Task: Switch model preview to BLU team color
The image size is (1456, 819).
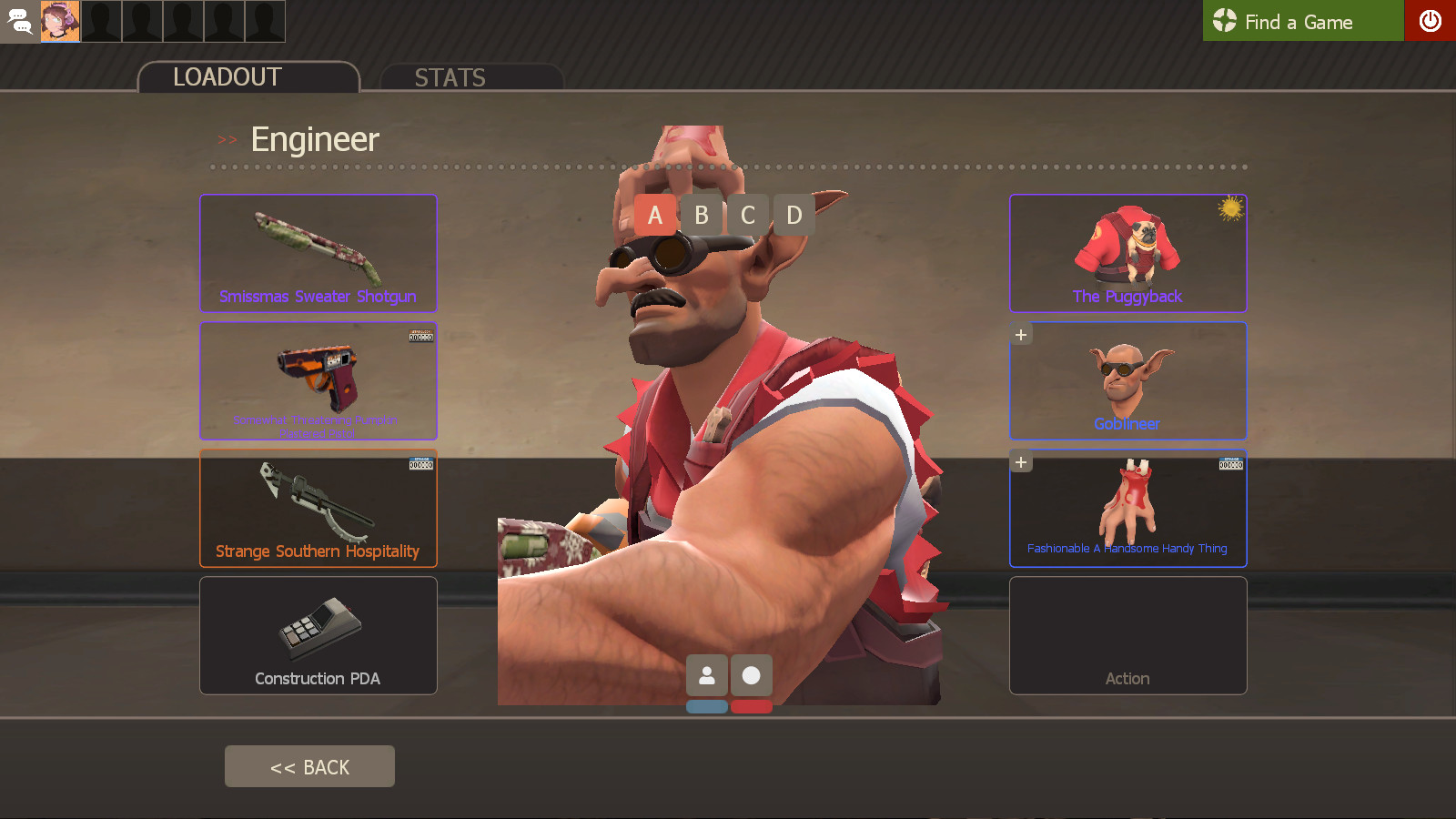Action: click(x=708, y=705)
